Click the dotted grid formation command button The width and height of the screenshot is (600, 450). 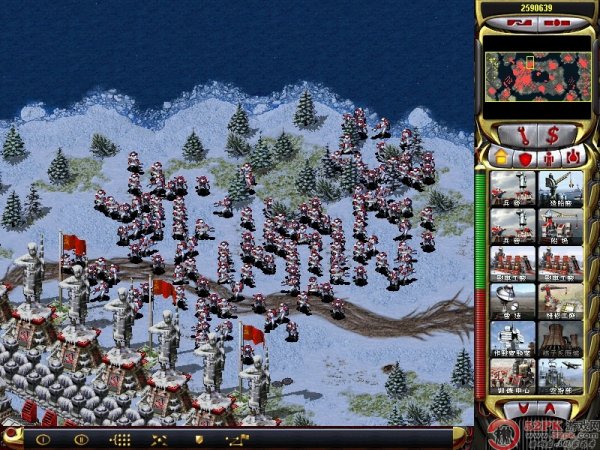(x=119, y=439)
